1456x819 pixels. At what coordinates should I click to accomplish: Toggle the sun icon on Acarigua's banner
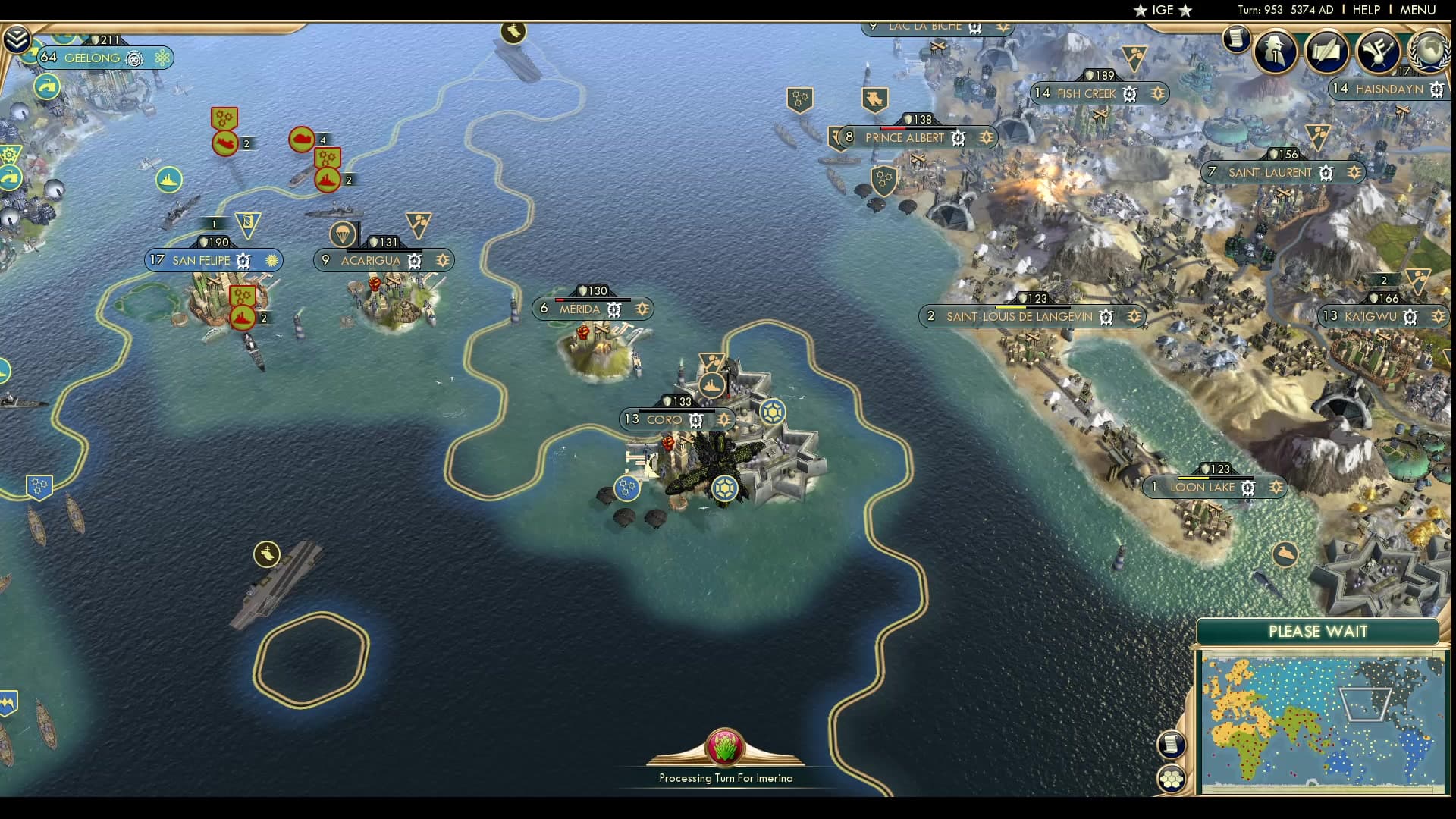443,261
